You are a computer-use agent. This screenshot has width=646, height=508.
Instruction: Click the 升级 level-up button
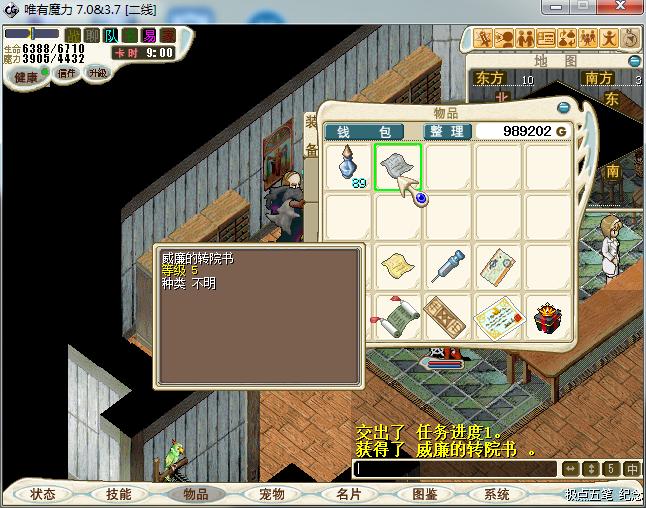point(97,73)
